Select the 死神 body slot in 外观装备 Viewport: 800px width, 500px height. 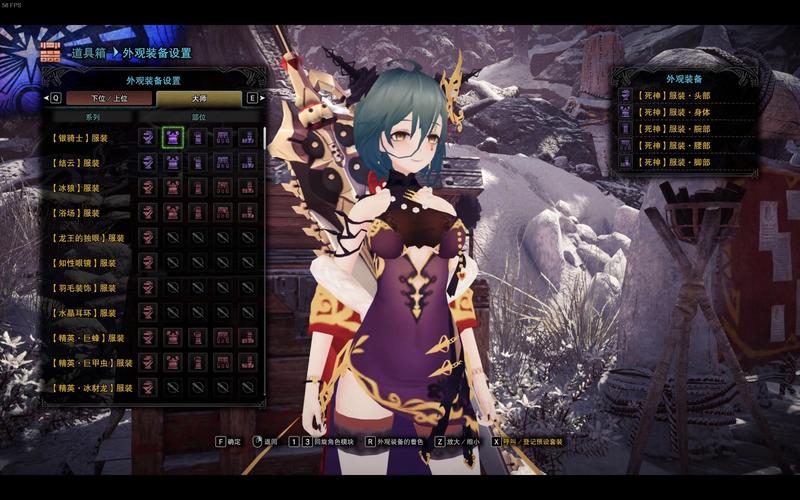click(x=683, y=112)
